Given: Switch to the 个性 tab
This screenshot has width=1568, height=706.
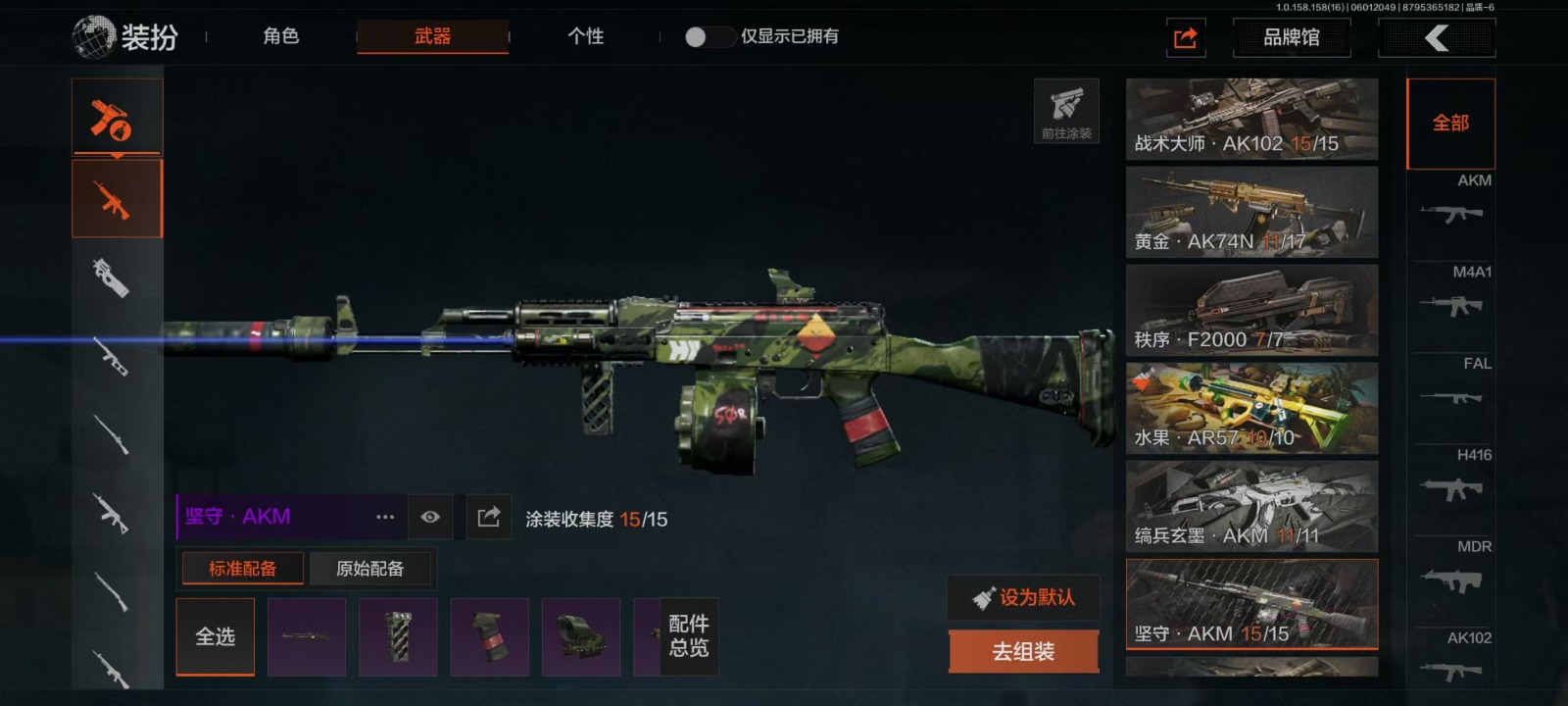Looking at the screenshot, I should pos(585,36).
